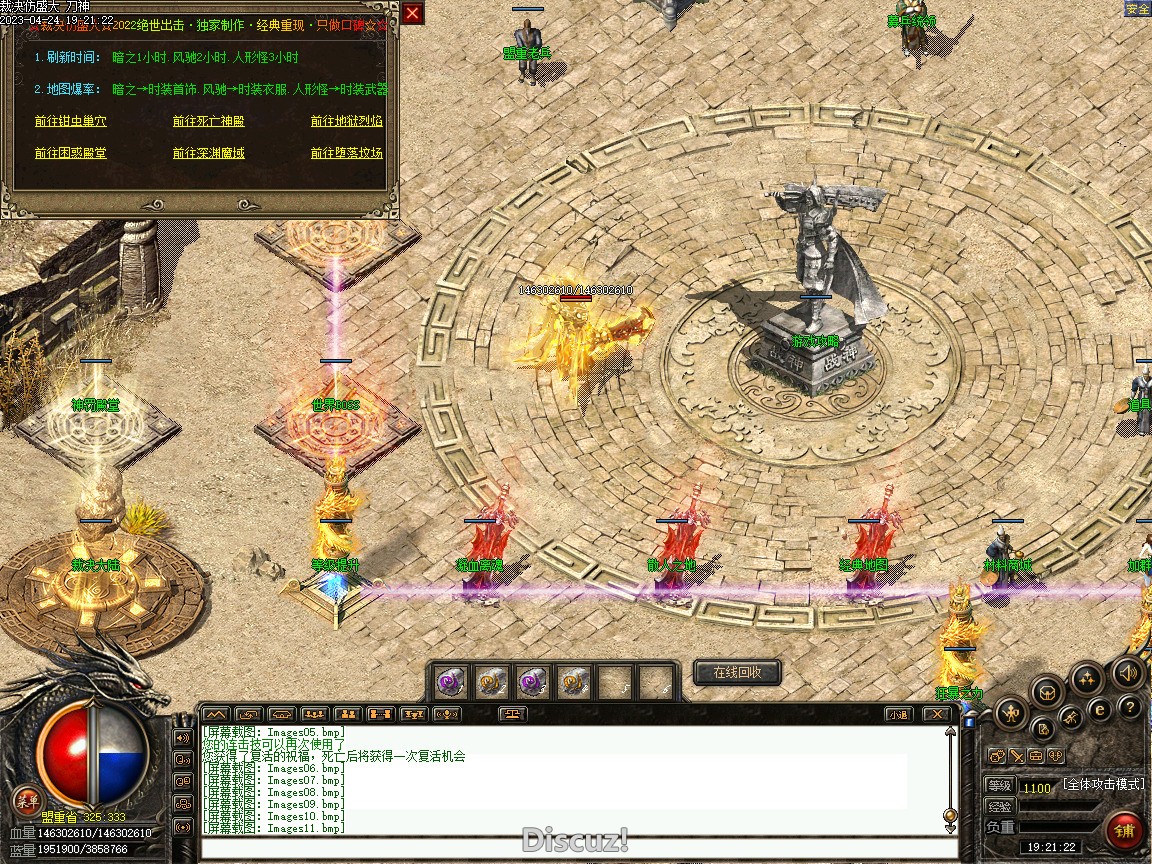Toggle the sound speaker round icon
1152x864 pixels.
[1128, 672]
